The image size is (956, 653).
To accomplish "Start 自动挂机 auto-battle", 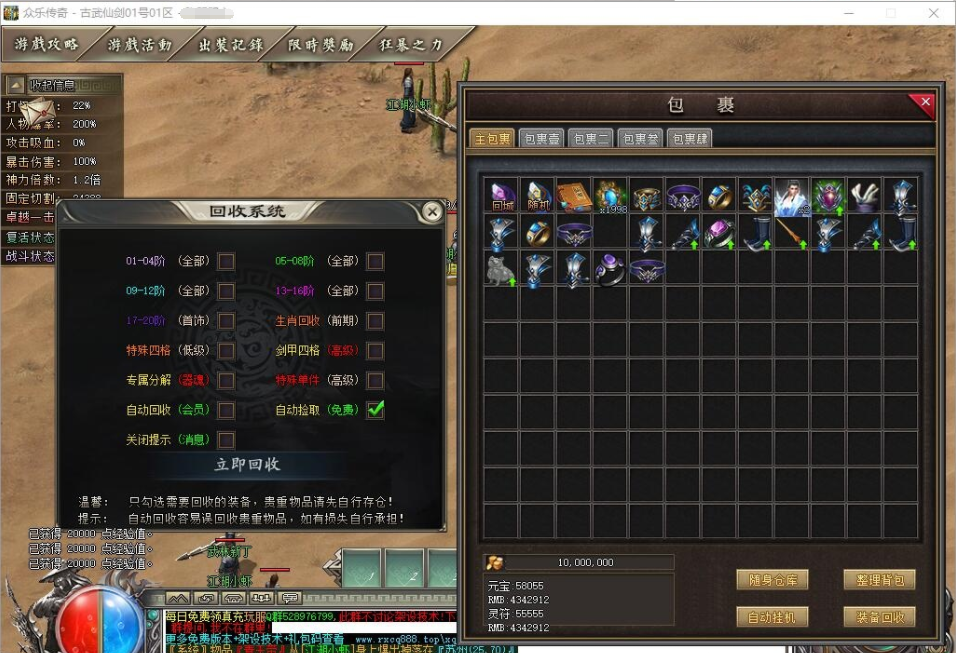I will [772, 617].
